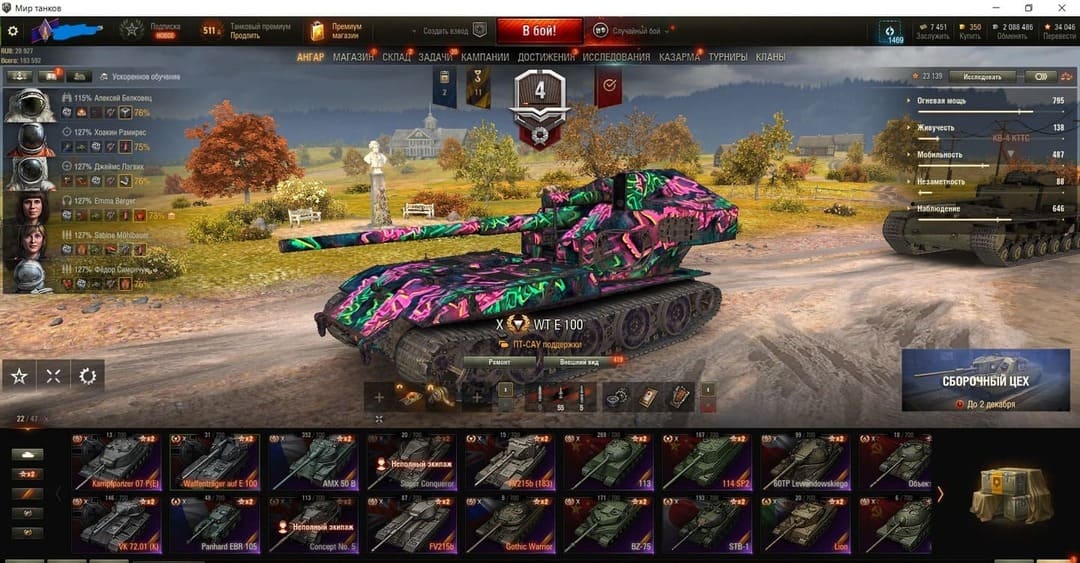The image size is (1080, 563).
Task: Click the «Ремонт» button
Action: 500,361
